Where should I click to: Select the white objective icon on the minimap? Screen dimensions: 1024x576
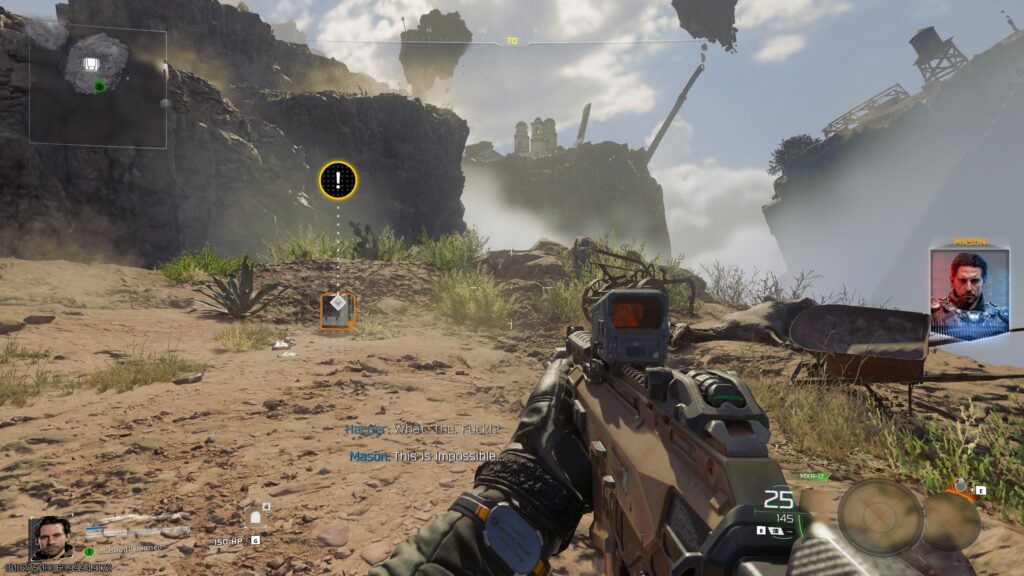coord(91,63)
